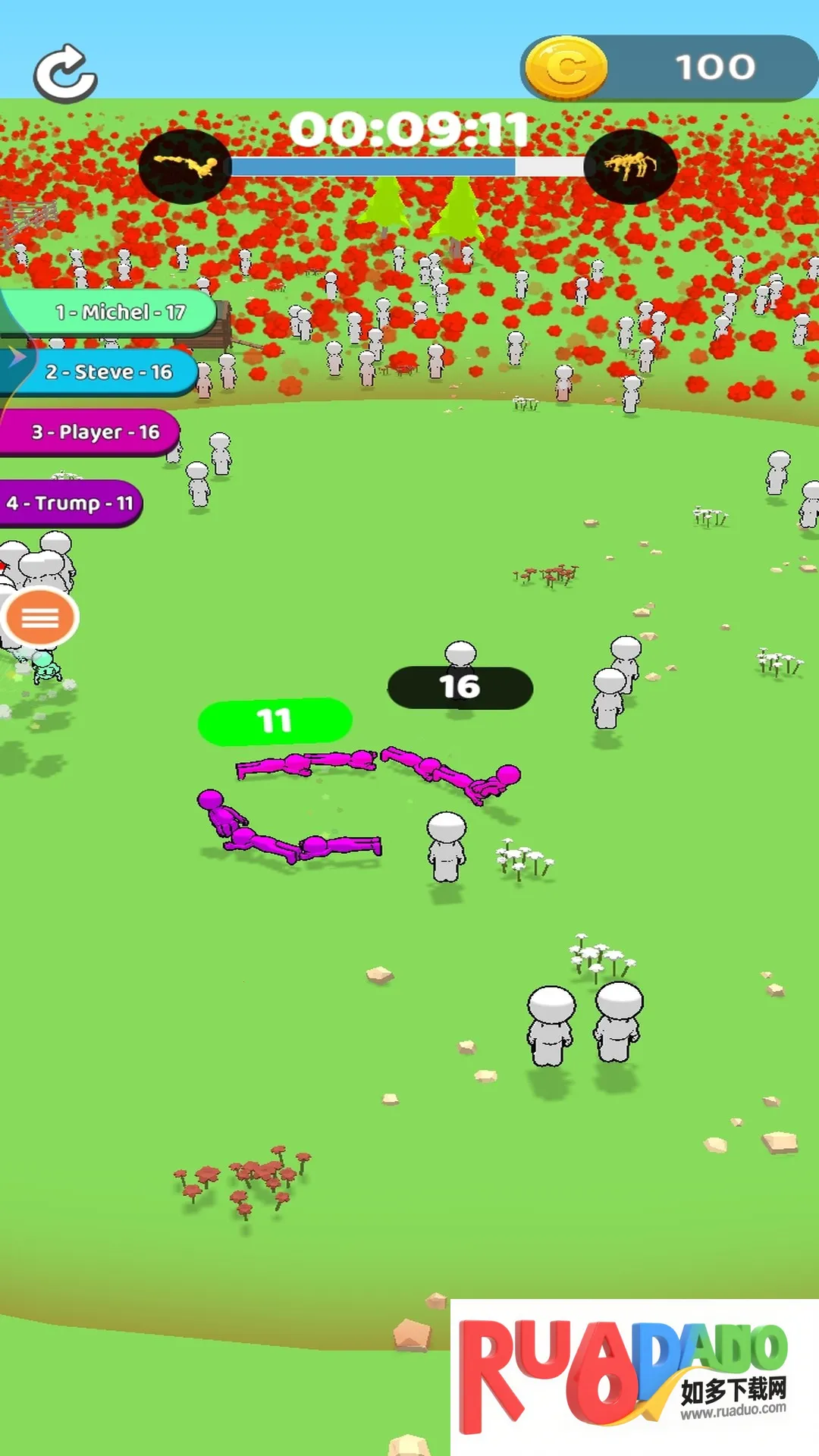Screen dimensions: 819x1456
Task: Click the restart arrow button
Action: click(65, 74)
